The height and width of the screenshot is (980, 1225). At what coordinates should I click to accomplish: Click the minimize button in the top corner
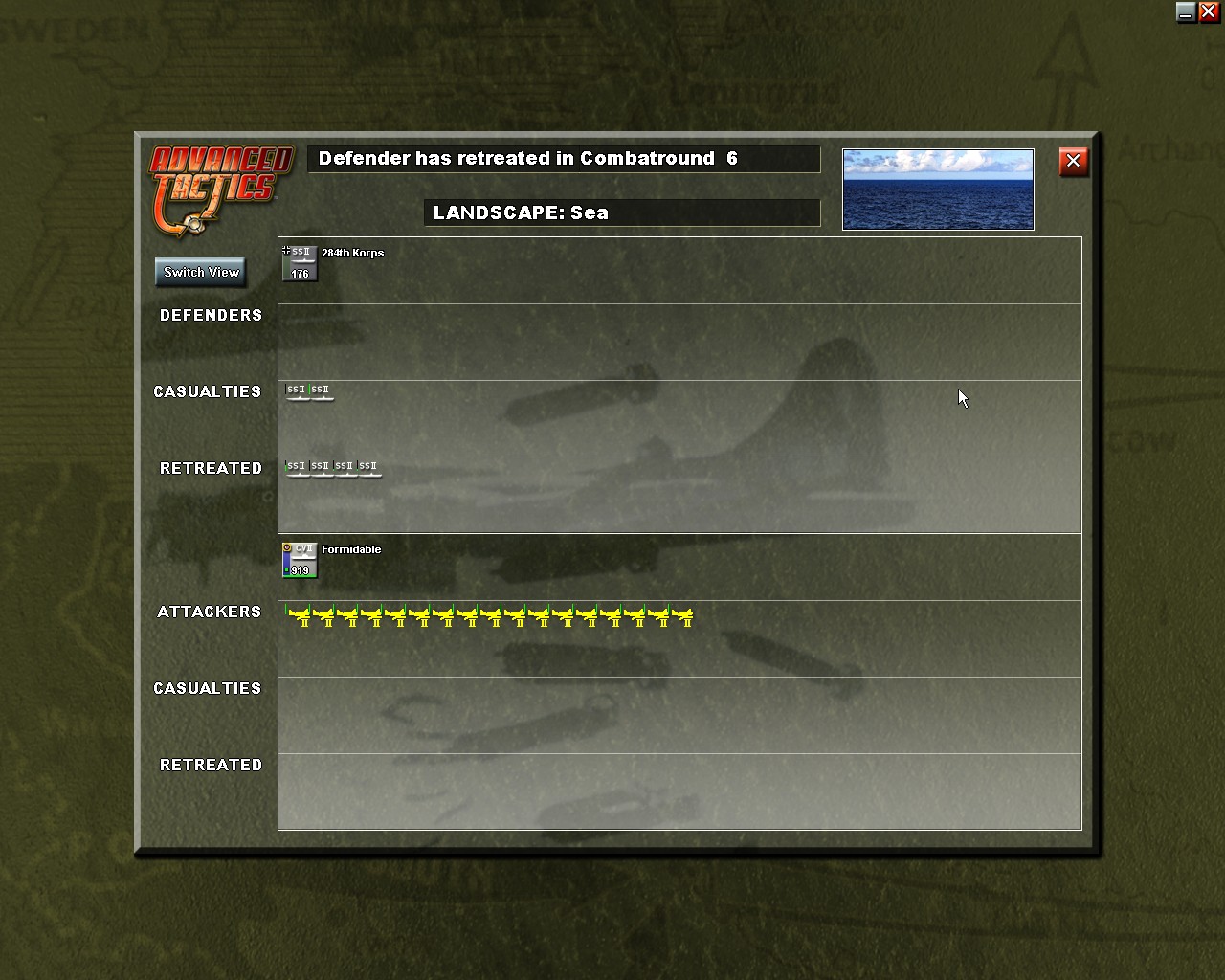[x=1185, y=12]
